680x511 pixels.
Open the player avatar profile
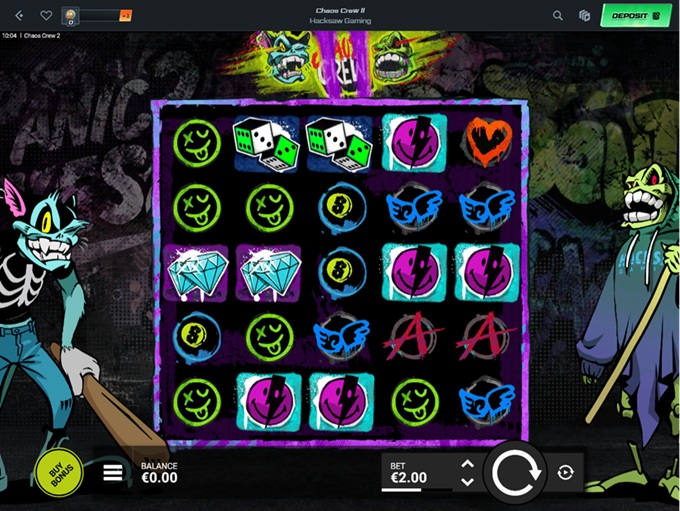[x=71, y=15]
